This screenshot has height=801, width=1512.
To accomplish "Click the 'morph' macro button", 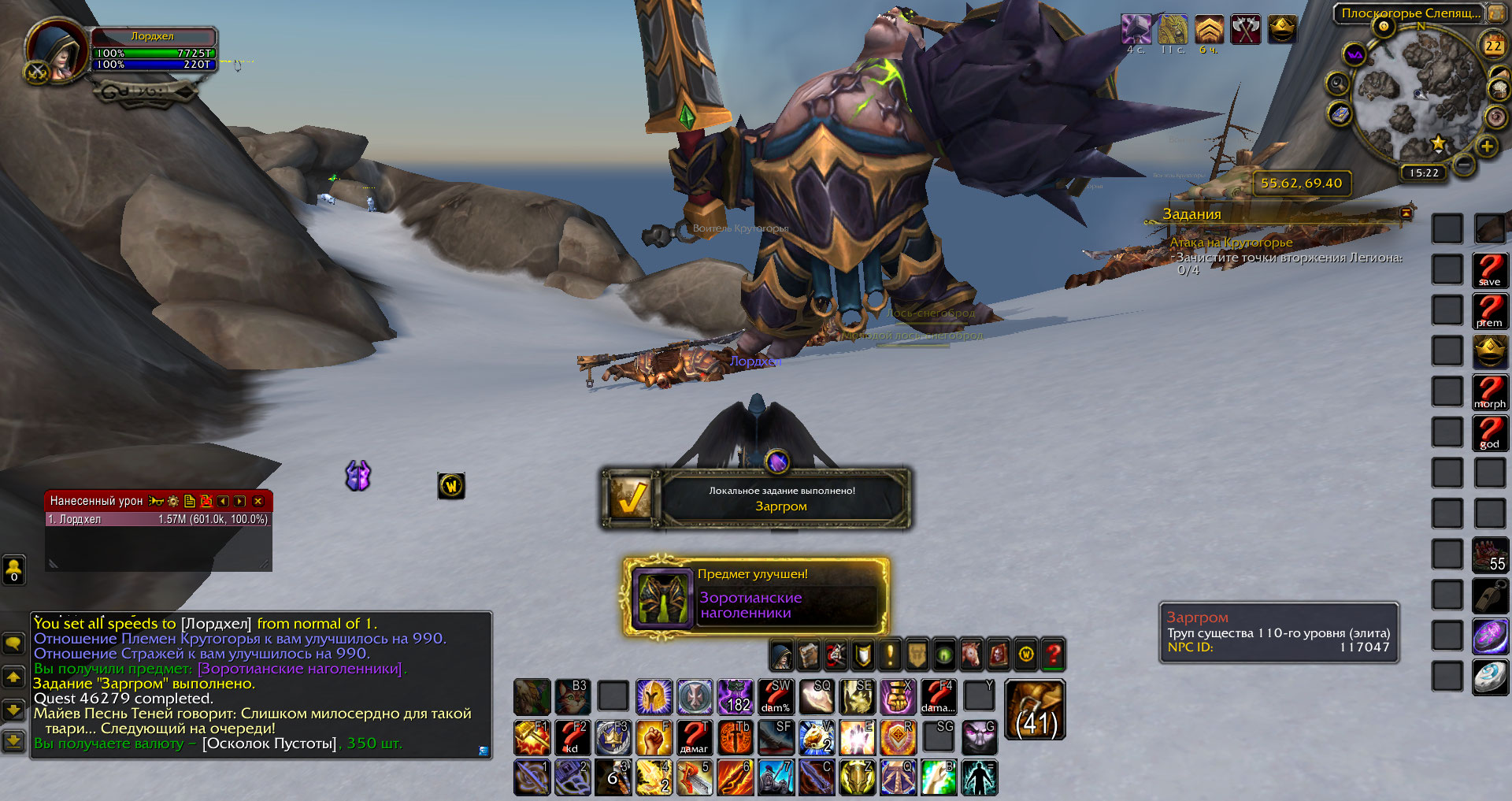I will (x=1490, y=391).
